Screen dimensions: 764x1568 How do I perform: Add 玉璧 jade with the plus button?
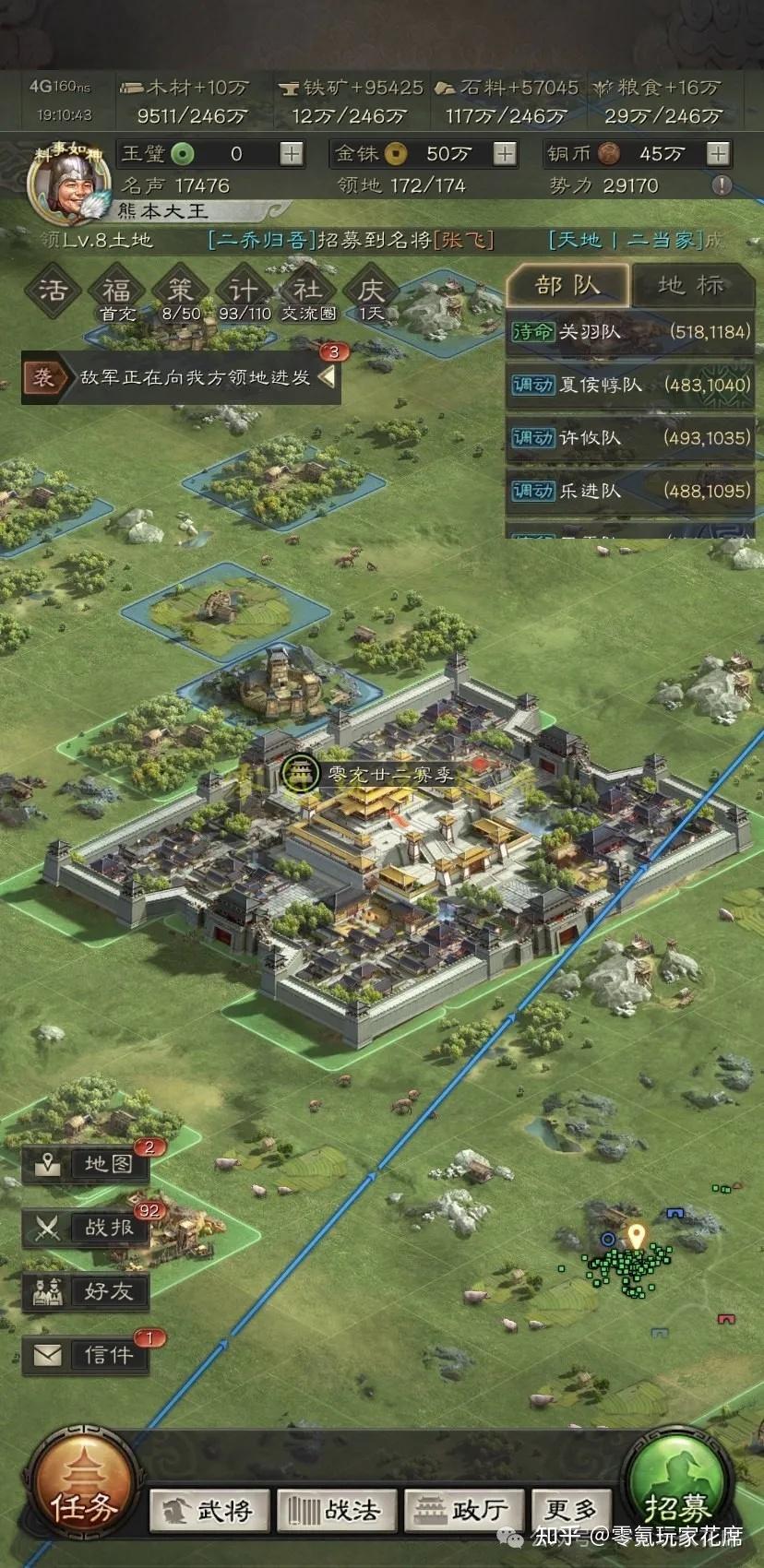(292, 153)
